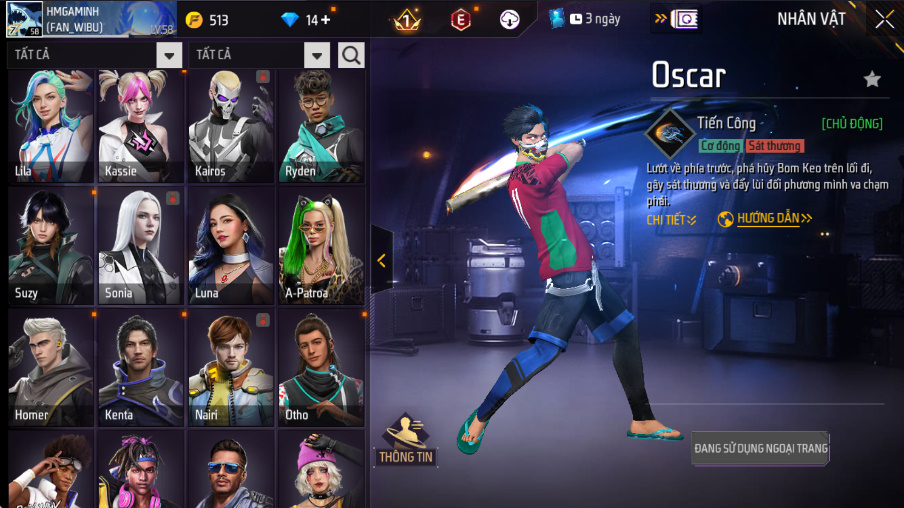Choose Kassie from the character list
This screenshot has width=904, height=508.
tap(141, 125)
